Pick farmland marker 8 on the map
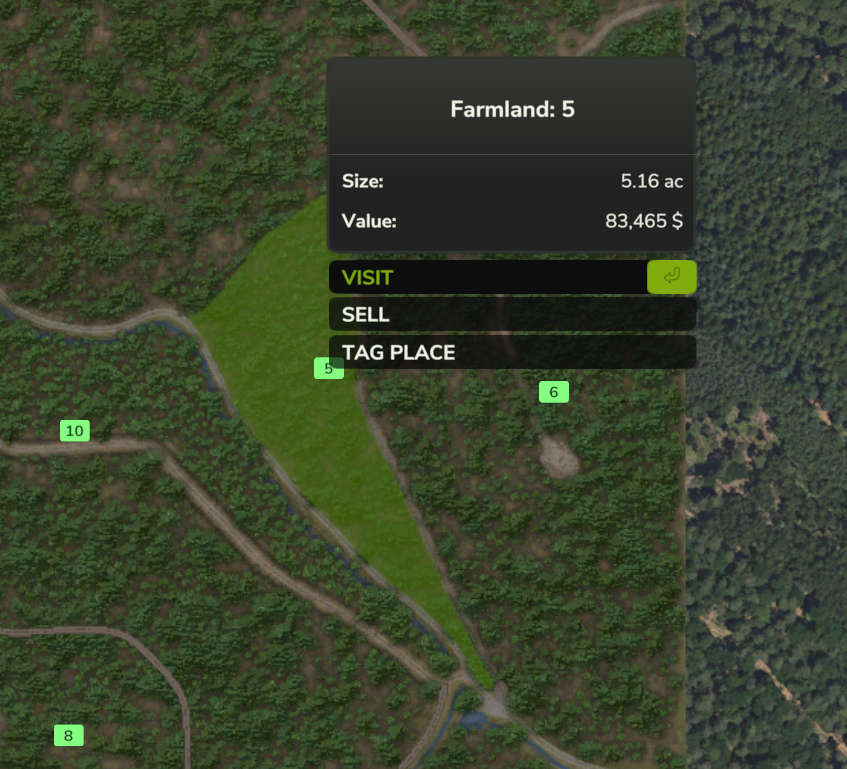The width and height of the screenshot is (847, 769). click(68, 736)
